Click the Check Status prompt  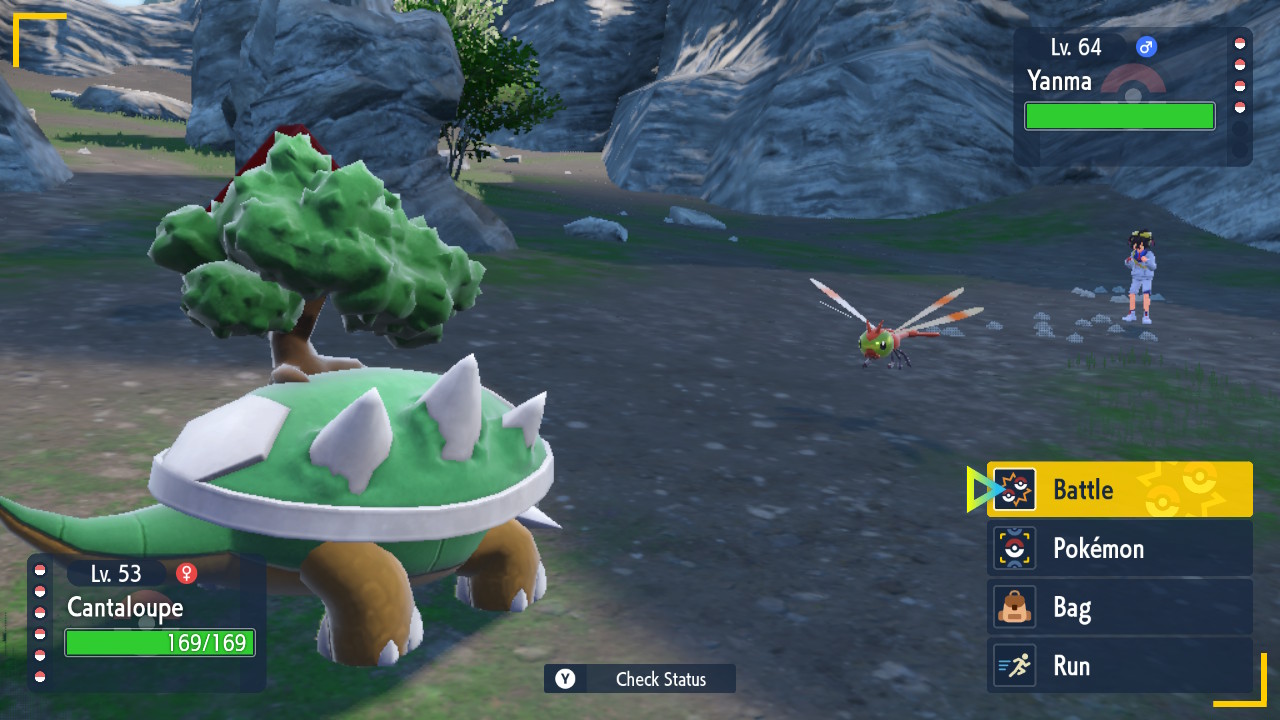point(640,679)
